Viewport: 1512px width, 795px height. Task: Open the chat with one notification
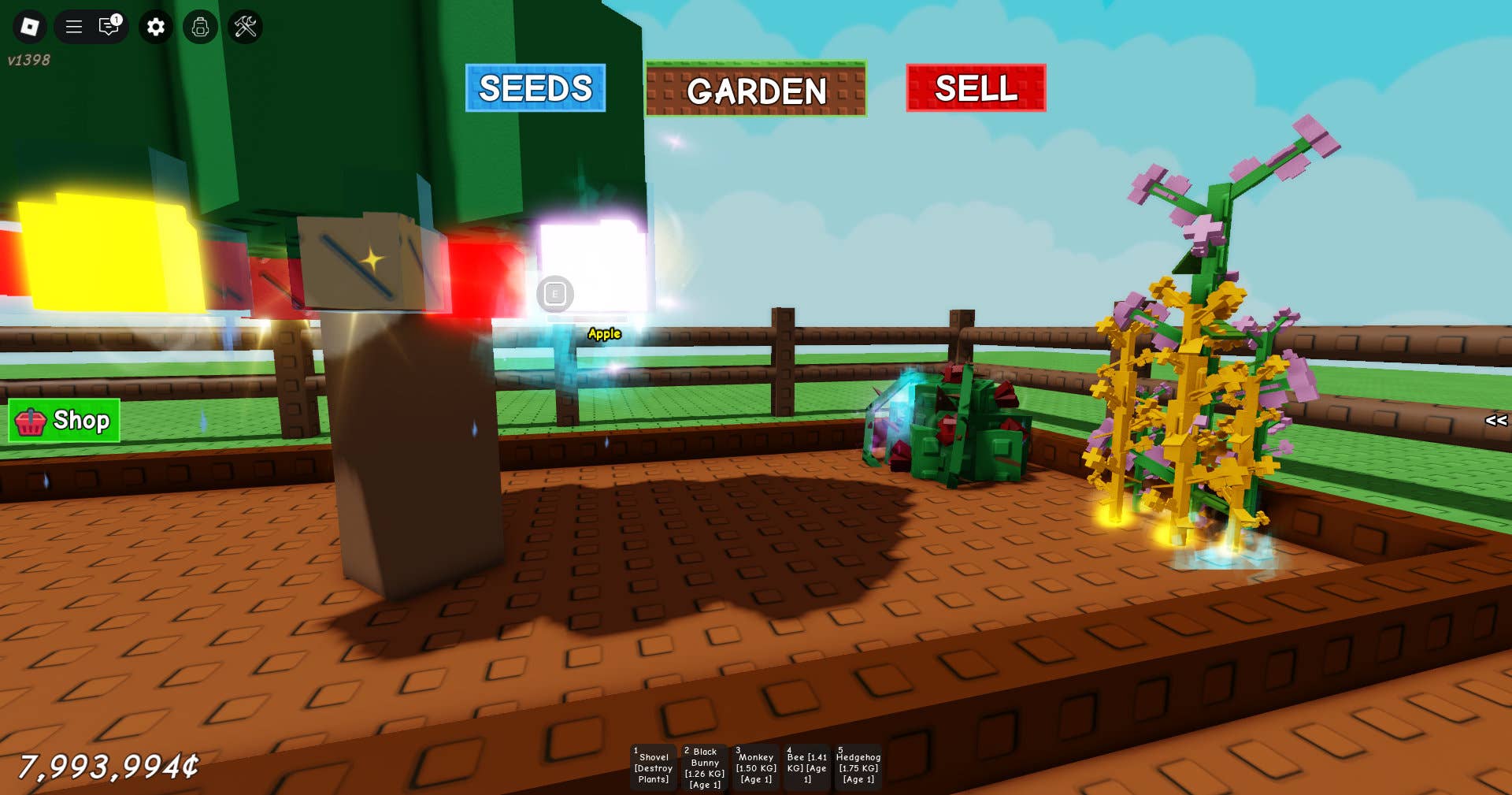tap(109, 27)
